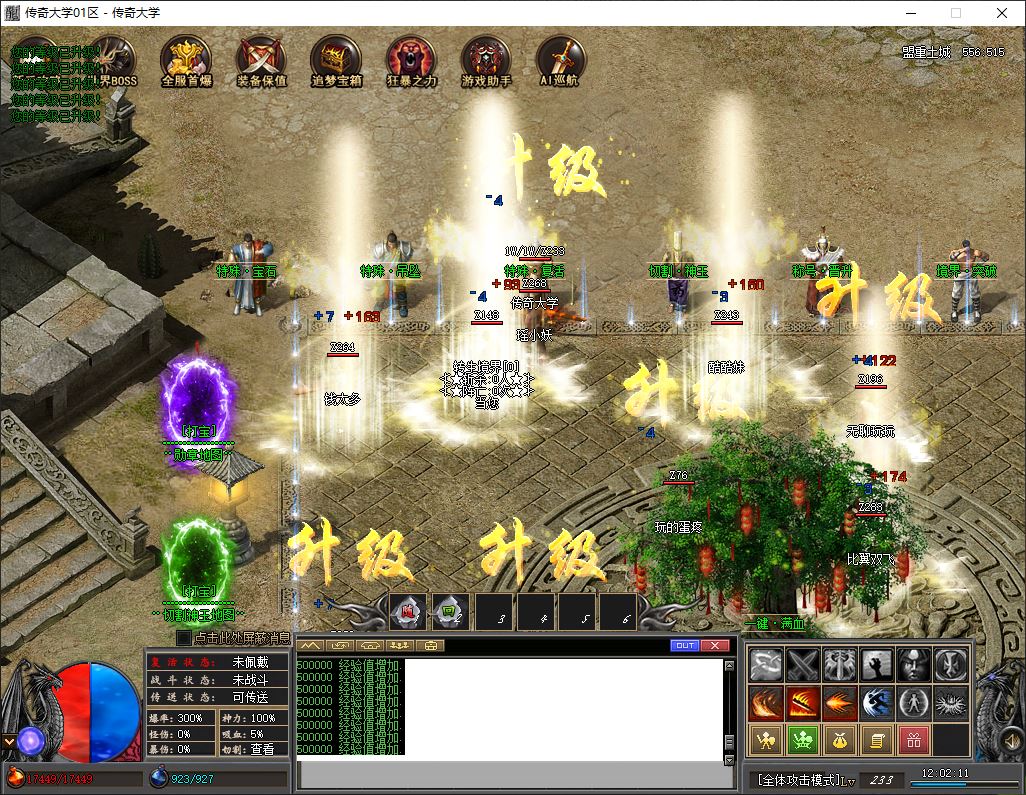Screen dimensions: 1026x795
Task: Start AI巡航 auto patrol
Action: (x=559, y=58)
